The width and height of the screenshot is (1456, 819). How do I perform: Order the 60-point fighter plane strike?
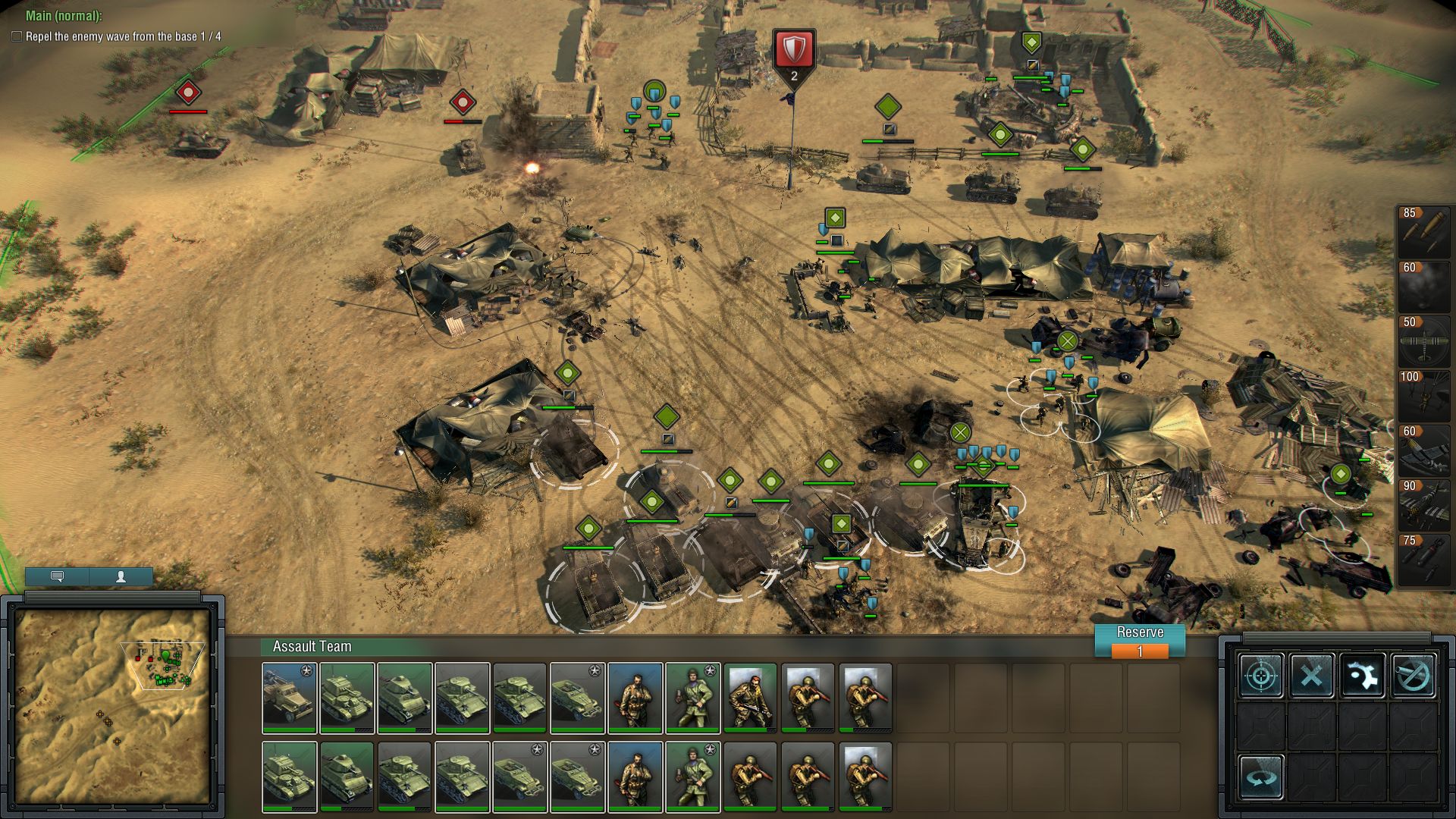coord(1423,450)
